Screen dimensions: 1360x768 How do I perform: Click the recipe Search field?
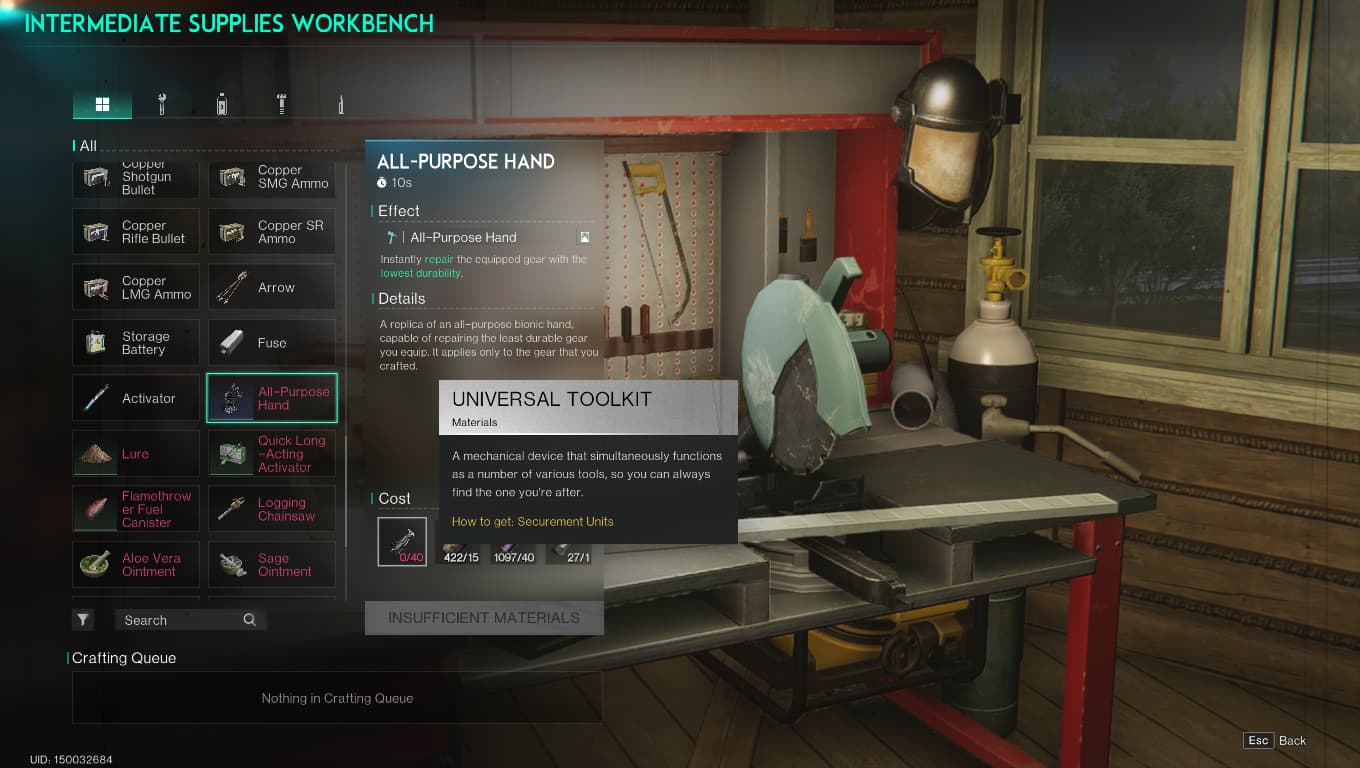[180, 620]
